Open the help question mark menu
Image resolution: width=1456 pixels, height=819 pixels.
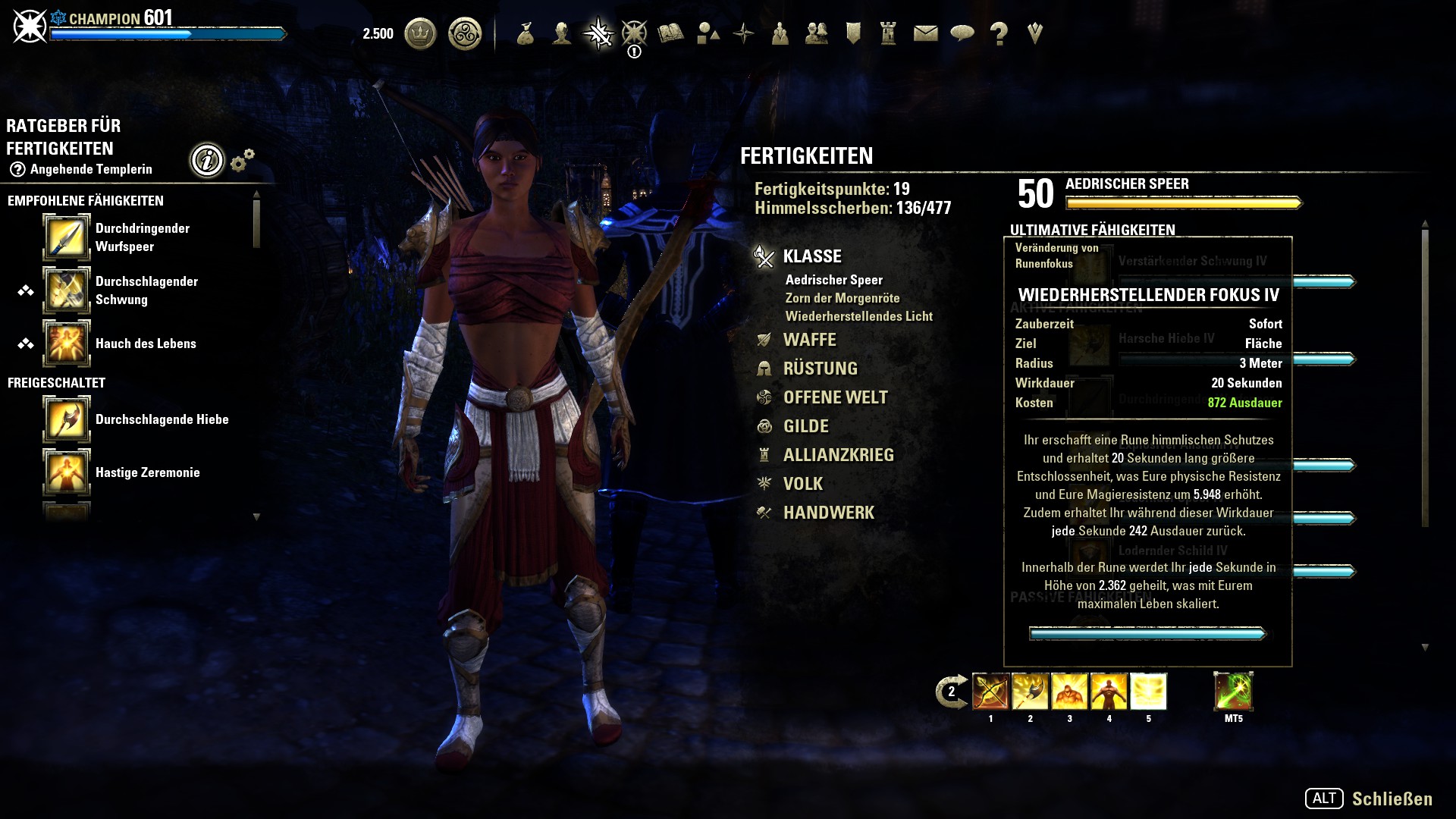tap(999, 33)
